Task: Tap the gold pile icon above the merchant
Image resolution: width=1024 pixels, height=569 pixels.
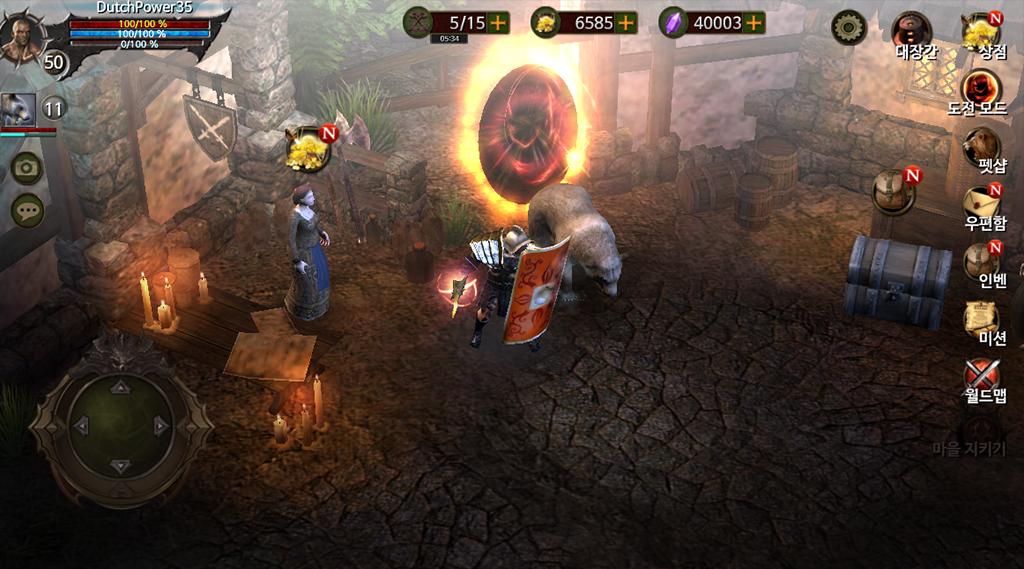Action: [x=307, y=151]
